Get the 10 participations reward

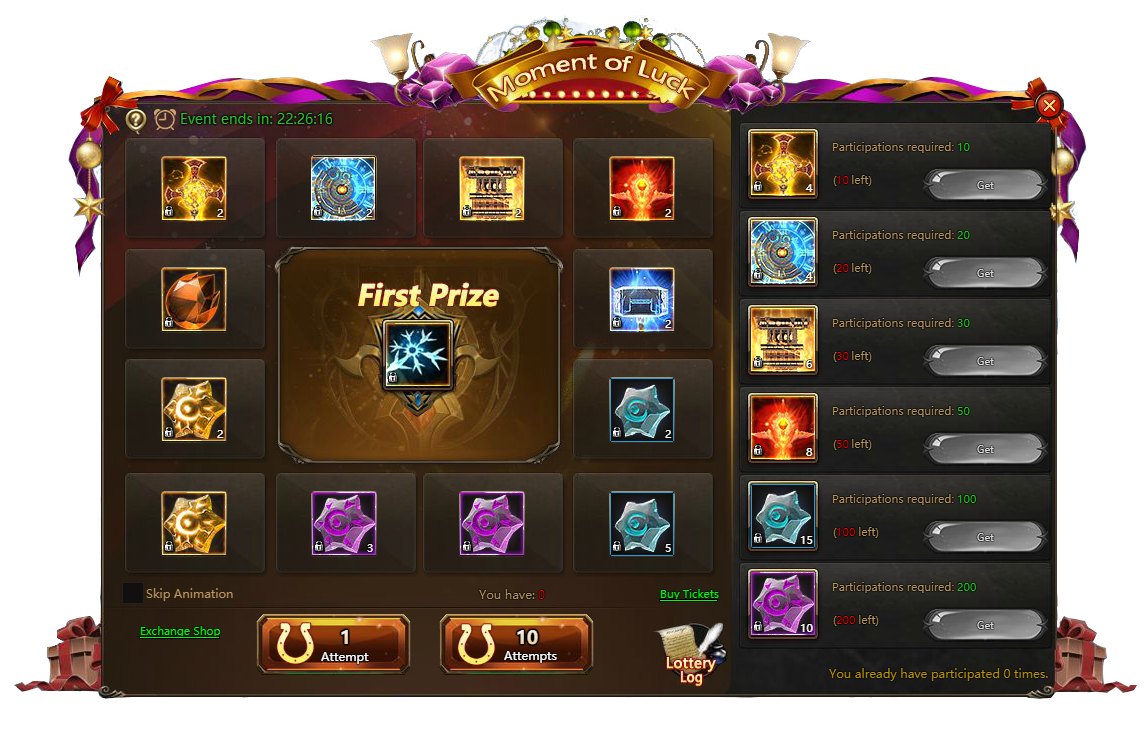click(x=984, y=185)
